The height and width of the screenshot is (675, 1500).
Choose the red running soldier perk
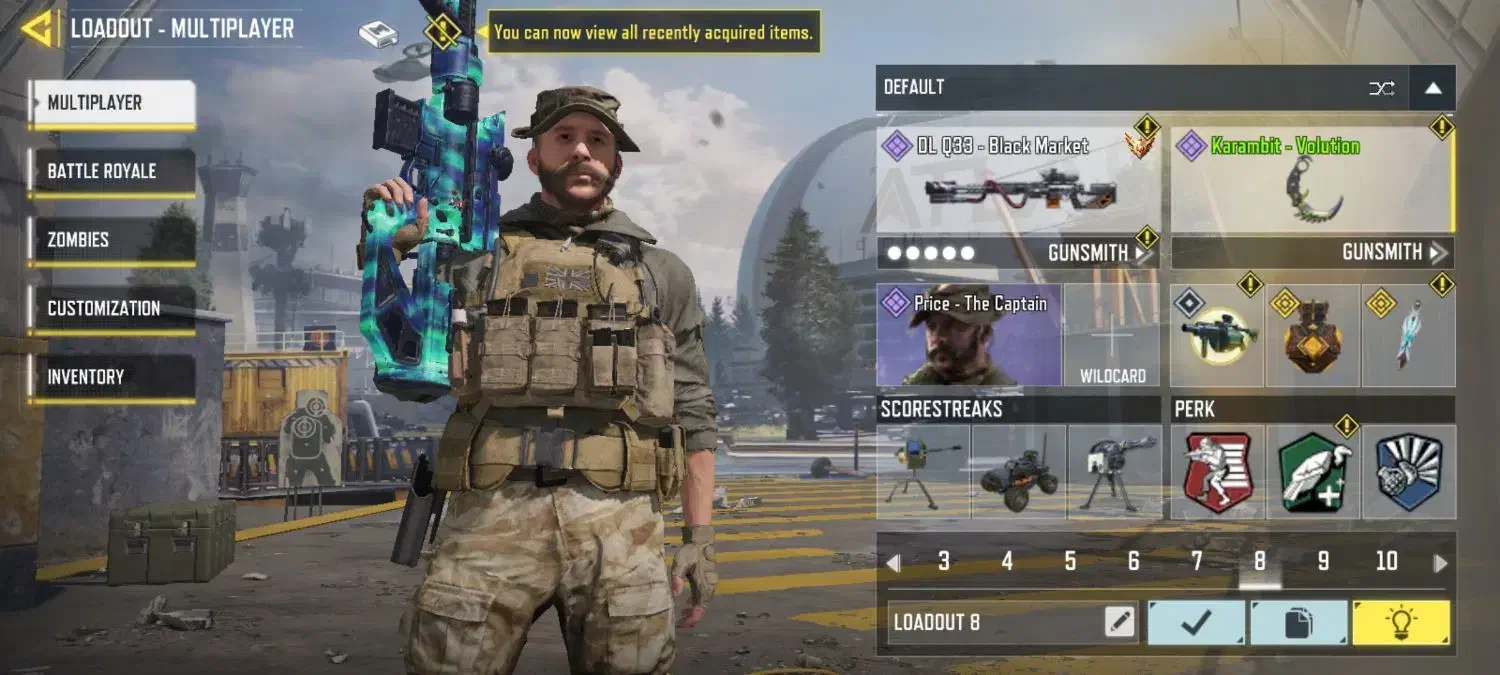tap(1217, 472)
